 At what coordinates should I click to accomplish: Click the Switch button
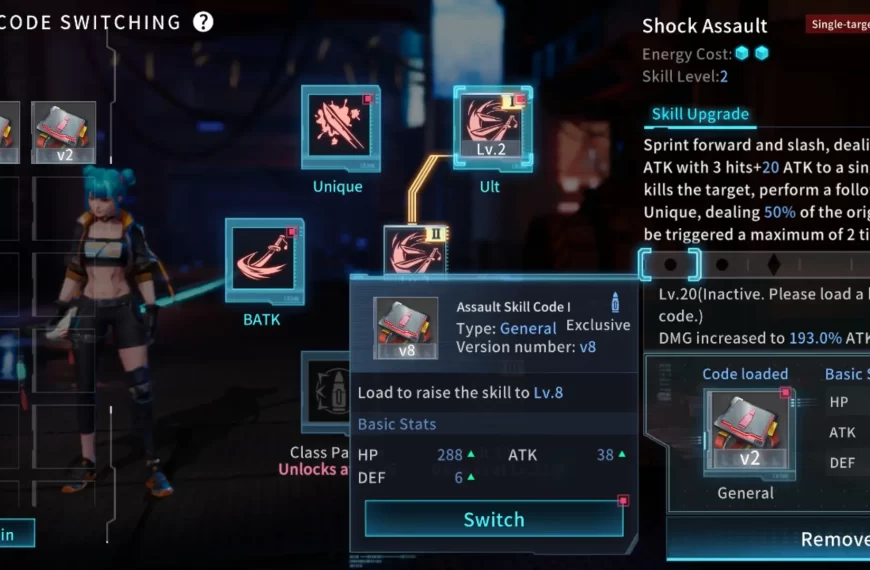tap(494, 519)
